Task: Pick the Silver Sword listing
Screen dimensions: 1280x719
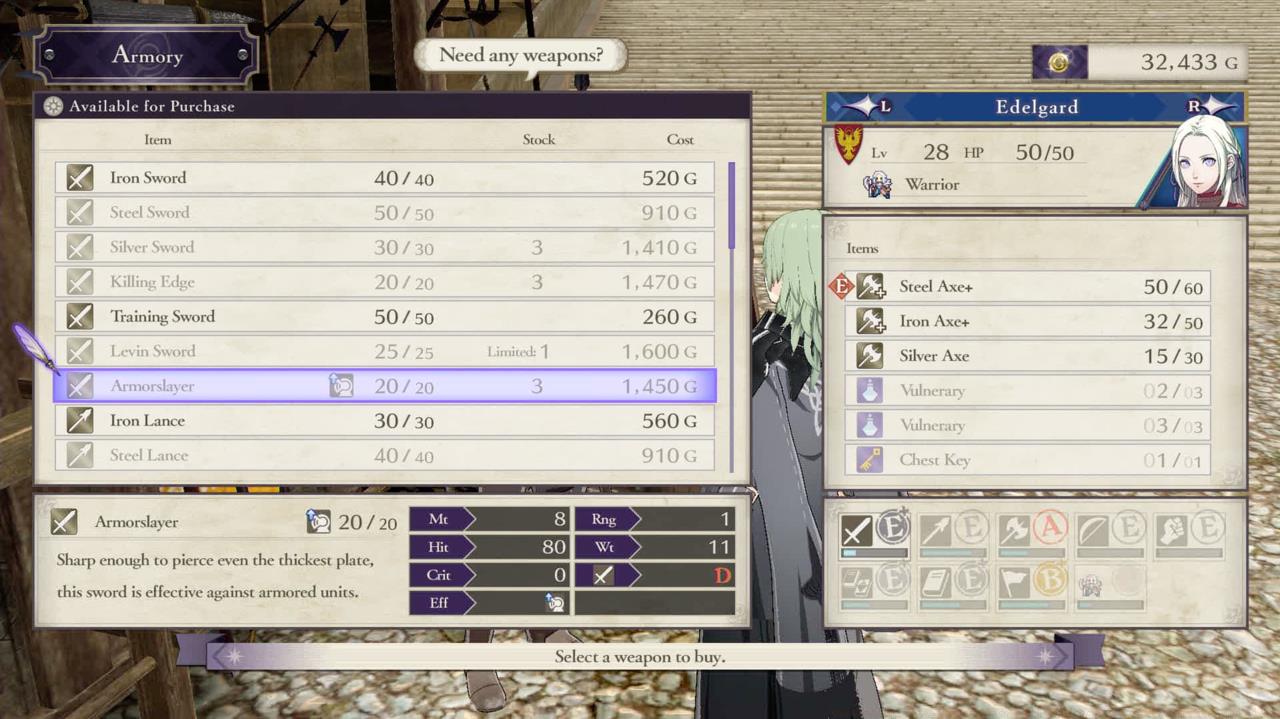Action: [x=385, y=247]
